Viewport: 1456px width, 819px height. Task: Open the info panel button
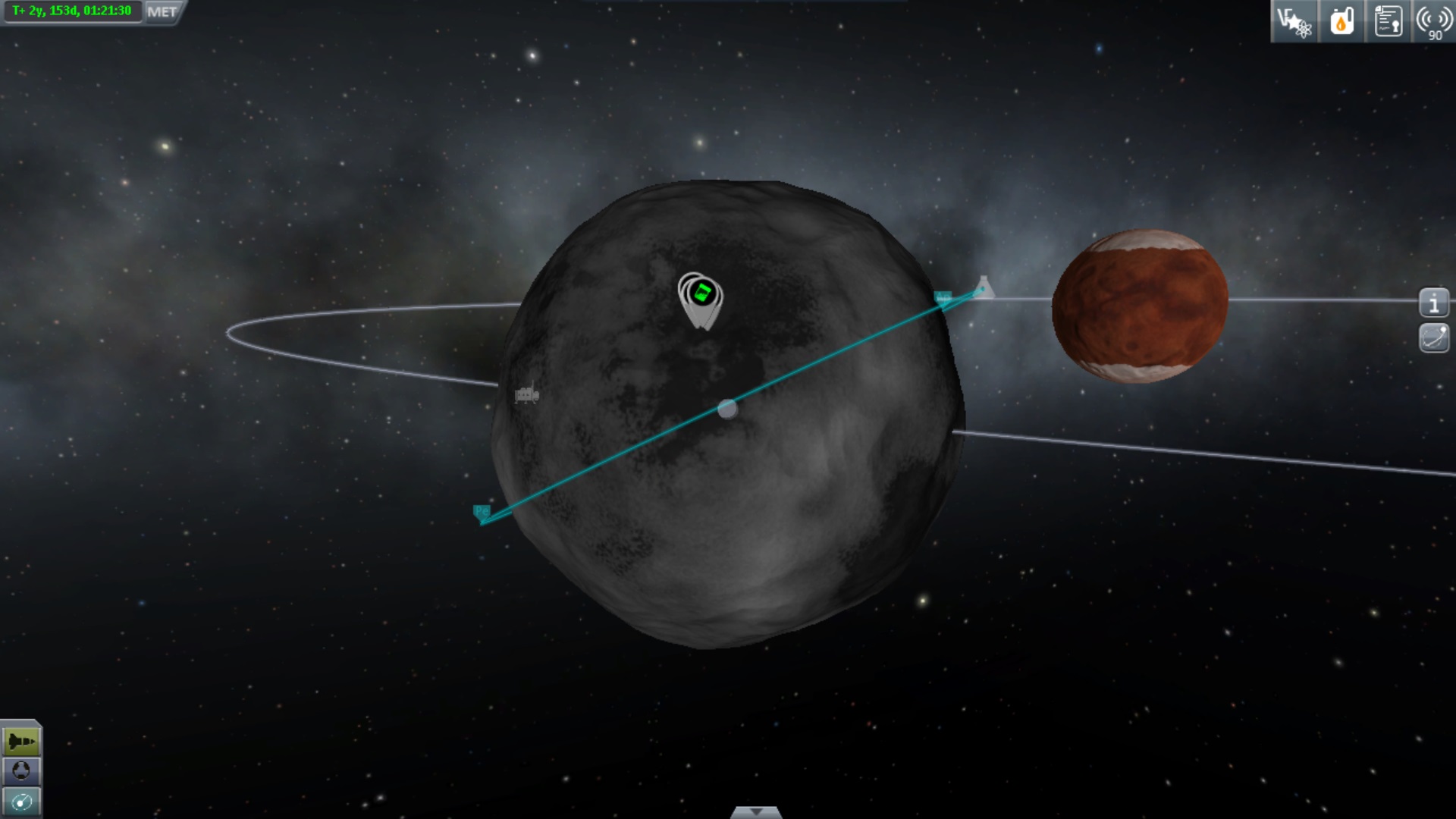tap(1433, 303)
